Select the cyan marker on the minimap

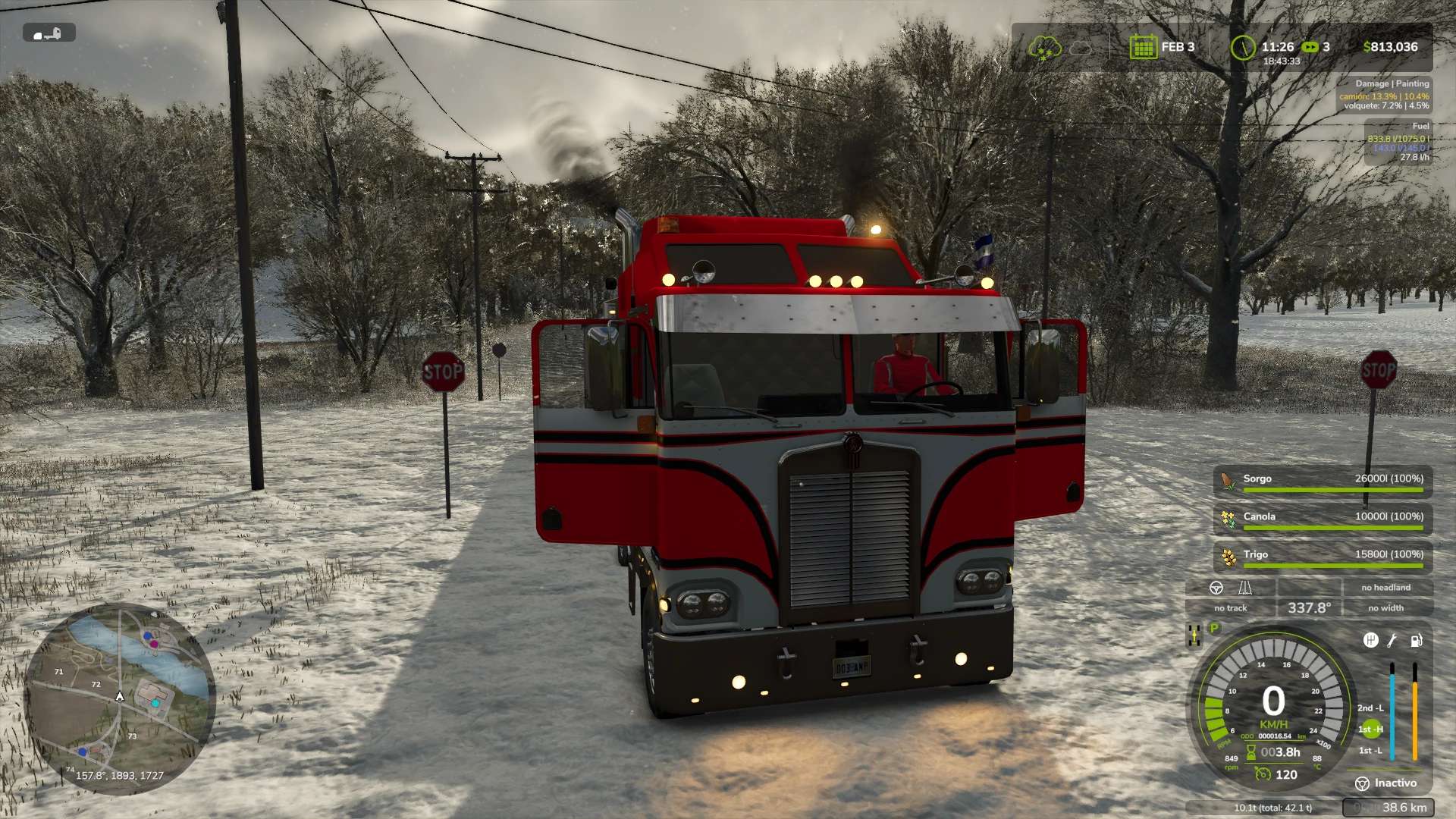click(x=155, y=703)
